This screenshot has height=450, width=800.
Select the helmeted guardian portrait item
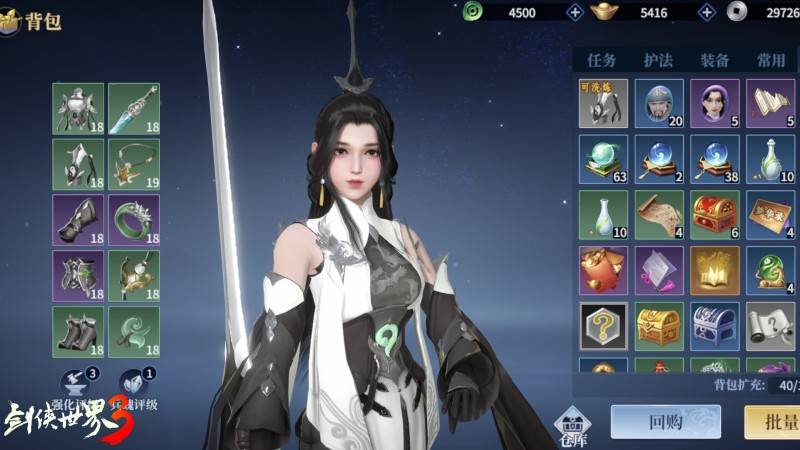tap(659, 103)
